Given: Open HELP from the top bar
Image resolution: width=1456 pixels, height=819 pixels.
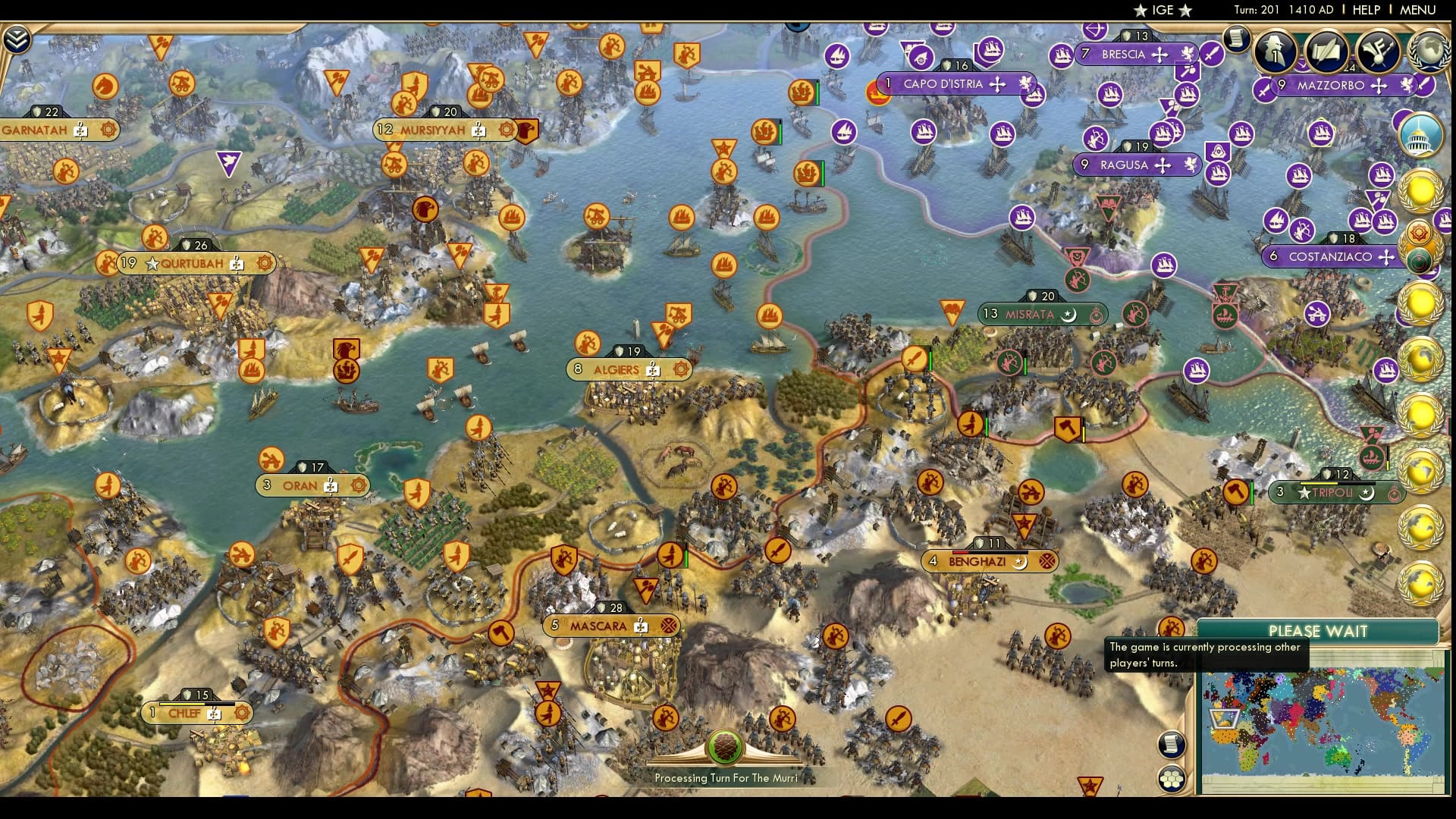Looking at the screenshot, I should pos(1367,11).
